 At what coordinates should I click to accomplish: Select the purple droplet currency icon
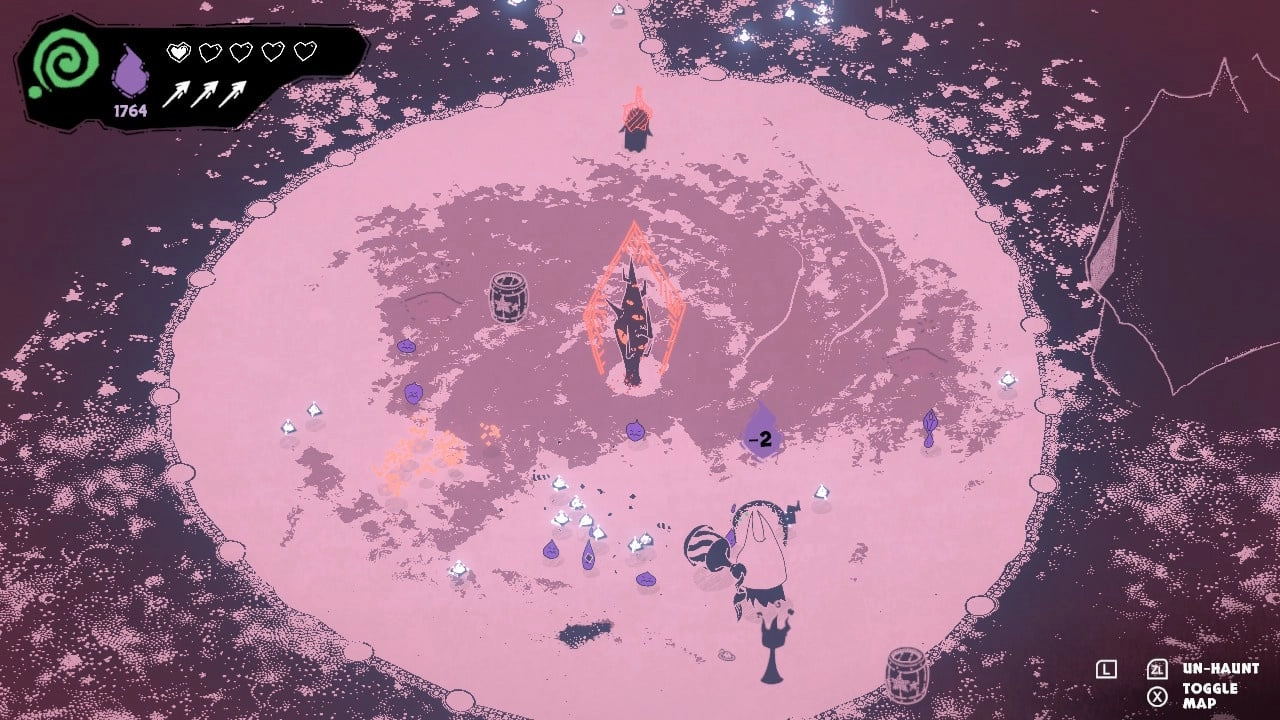click(x=130, y=72)
